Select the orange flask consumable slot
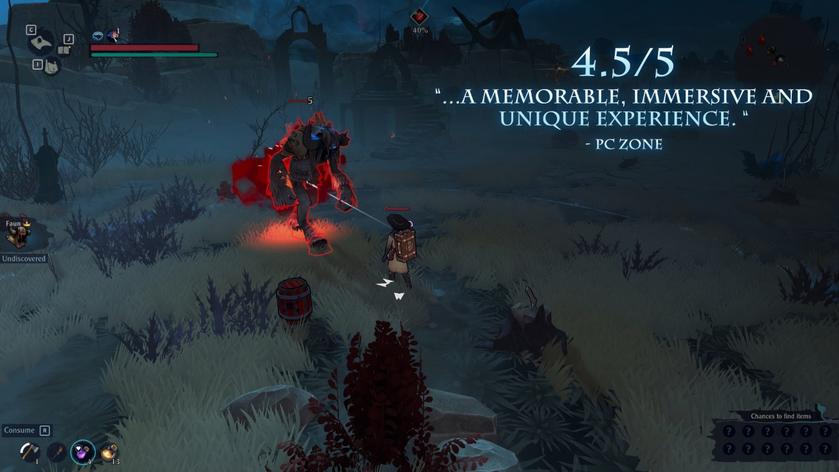839x472 pixels. [x=107, y=452]
